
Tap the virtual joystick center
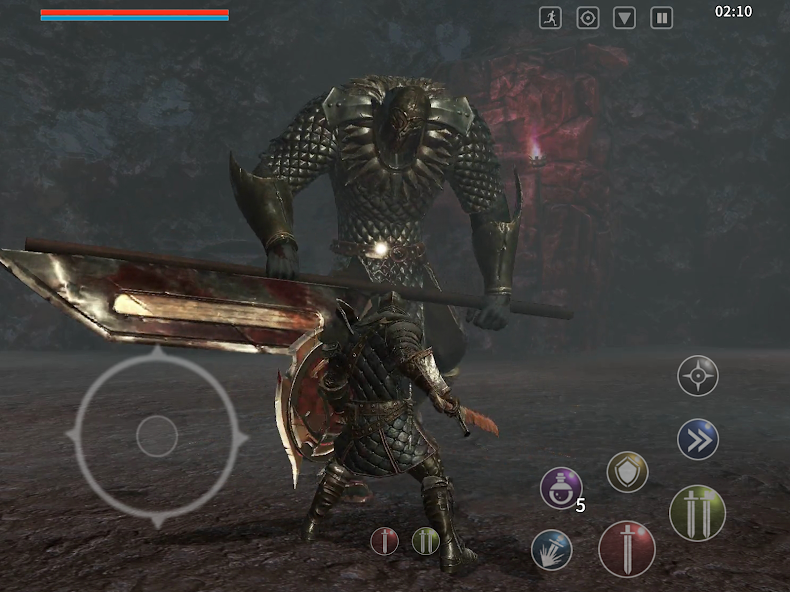click(x=156, y=437)
